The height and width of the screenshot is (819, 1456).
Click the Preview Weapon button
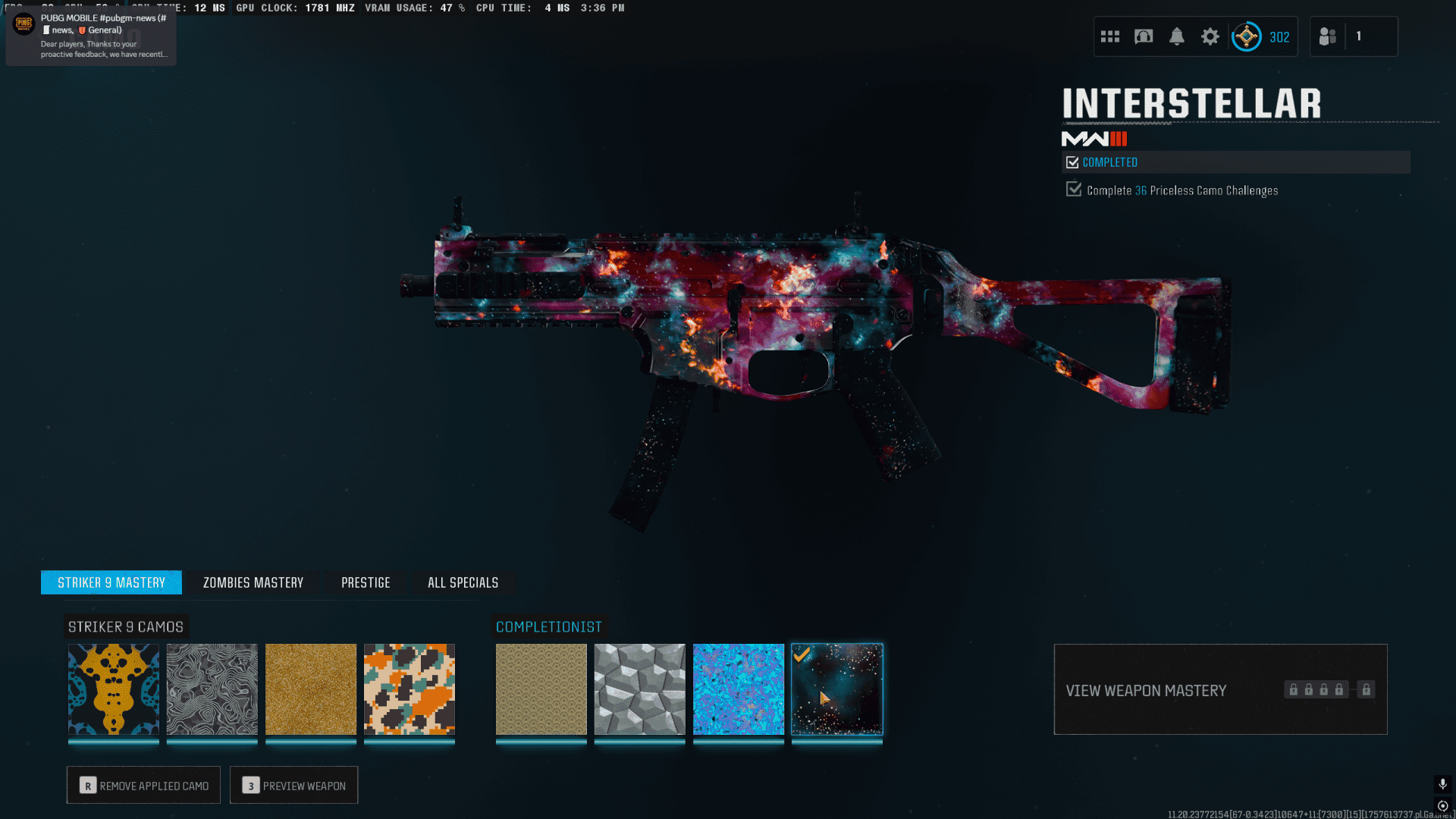pyautogui.click(x=294, y=785)
